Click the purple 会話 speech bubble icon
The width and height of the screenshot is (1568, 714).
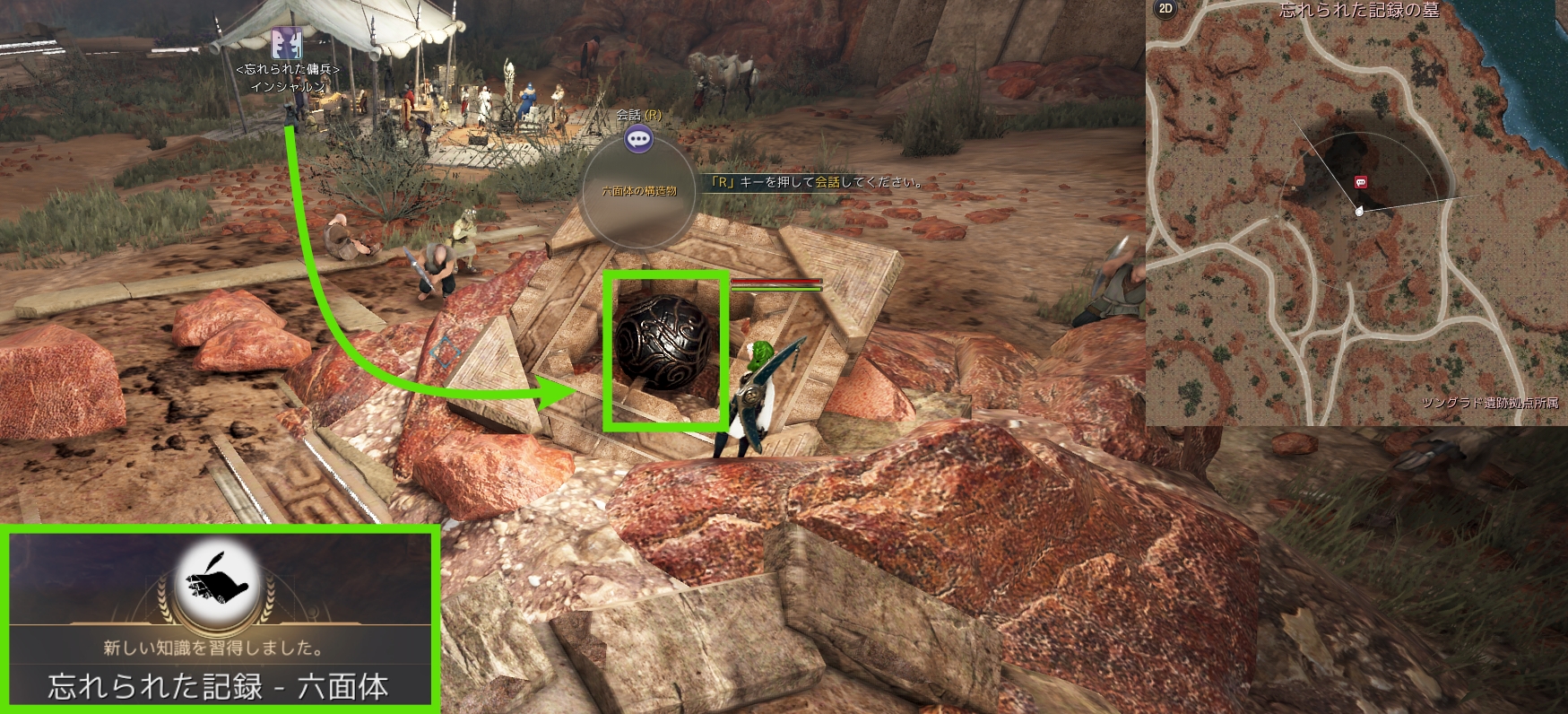pyautogui.click(x=638, y=139)
